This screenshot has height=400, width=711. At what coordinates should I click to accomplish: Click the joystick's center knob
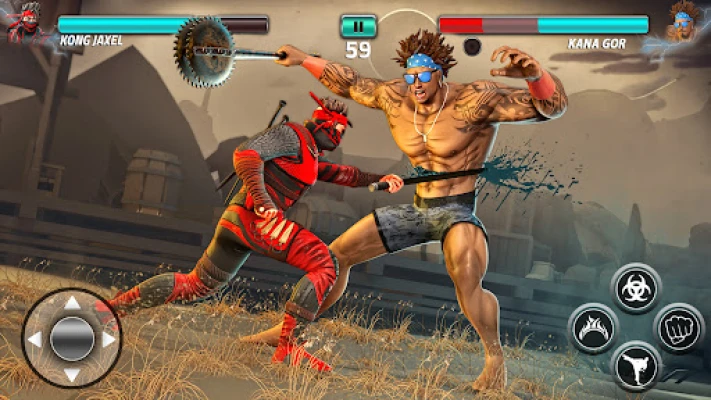coord(71,339)
